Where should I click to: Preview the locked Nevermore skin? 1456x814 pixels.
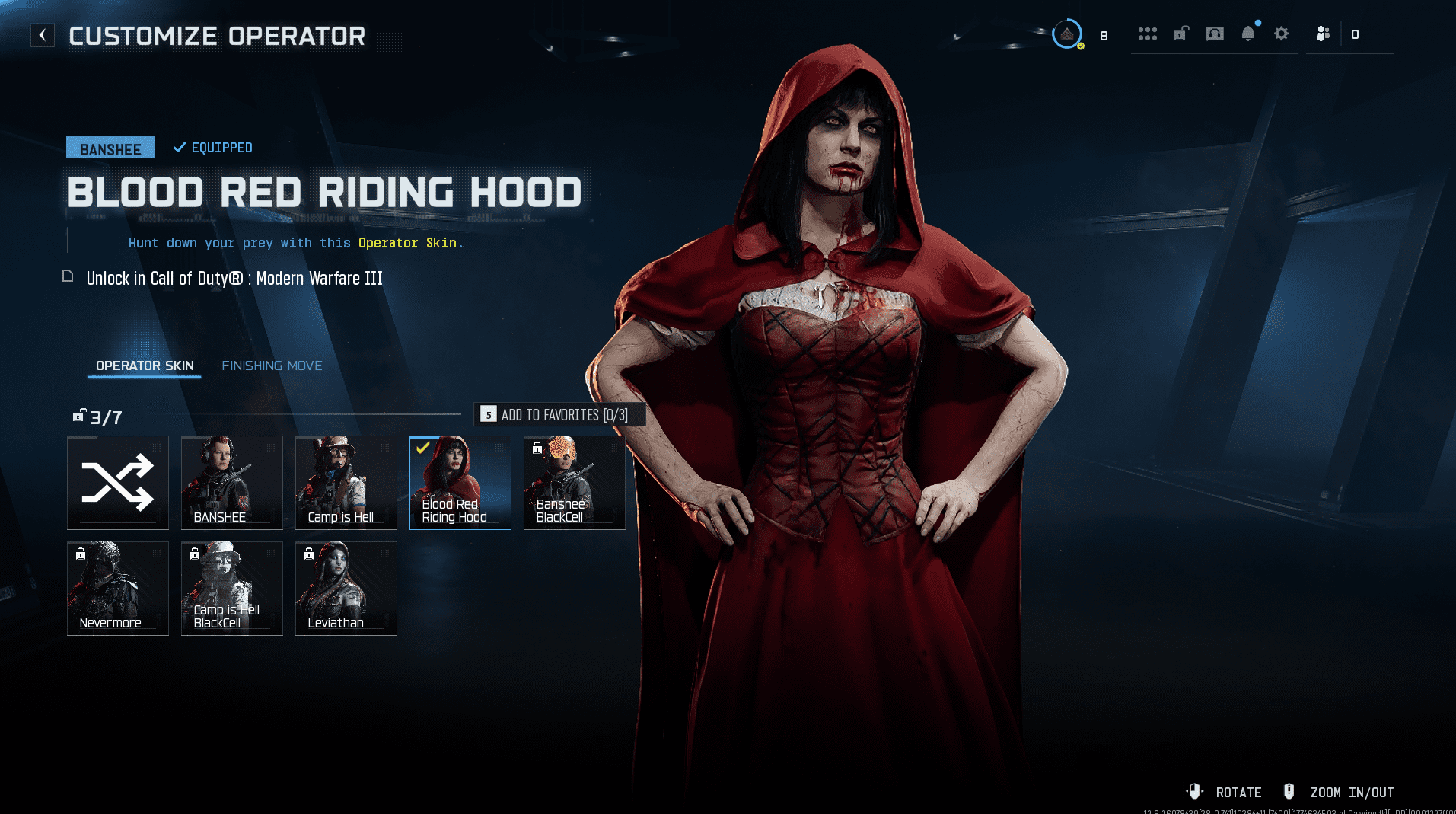click(x=118, y=589)
